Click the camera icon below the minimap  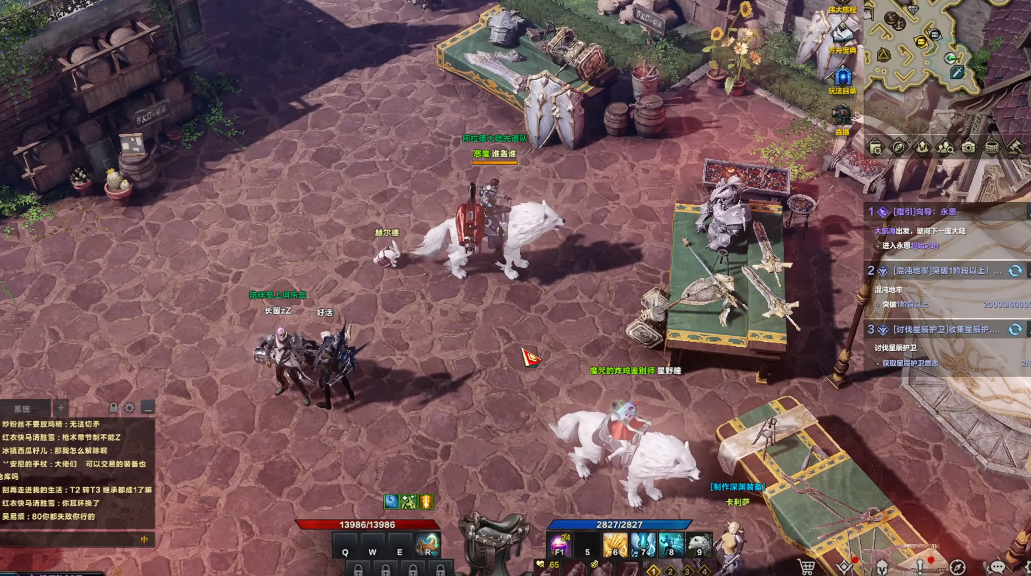click(x=968, y=147)
